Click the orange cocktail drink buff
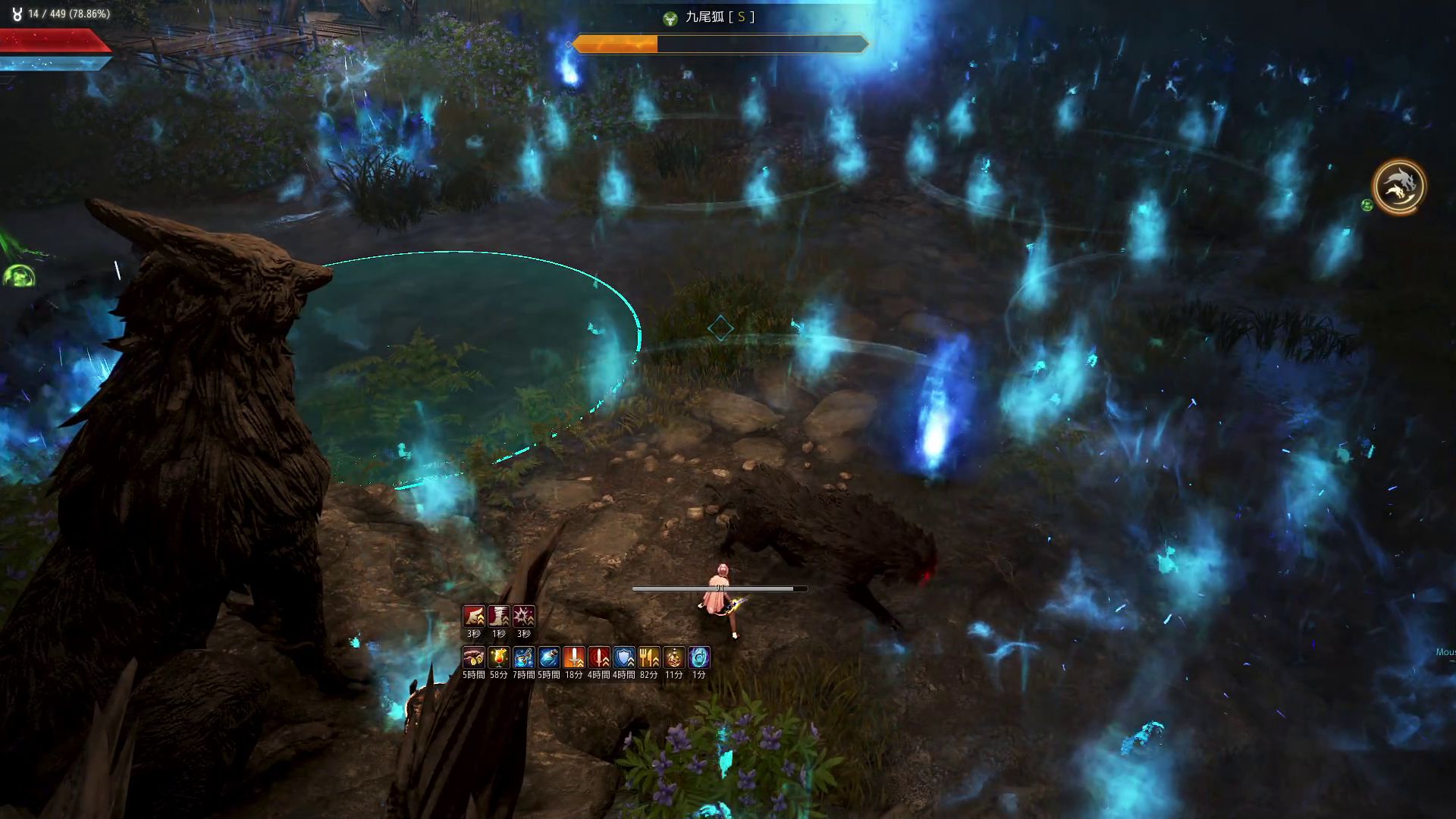Screen dimensions: 1456x819 [x=499, y=657]
